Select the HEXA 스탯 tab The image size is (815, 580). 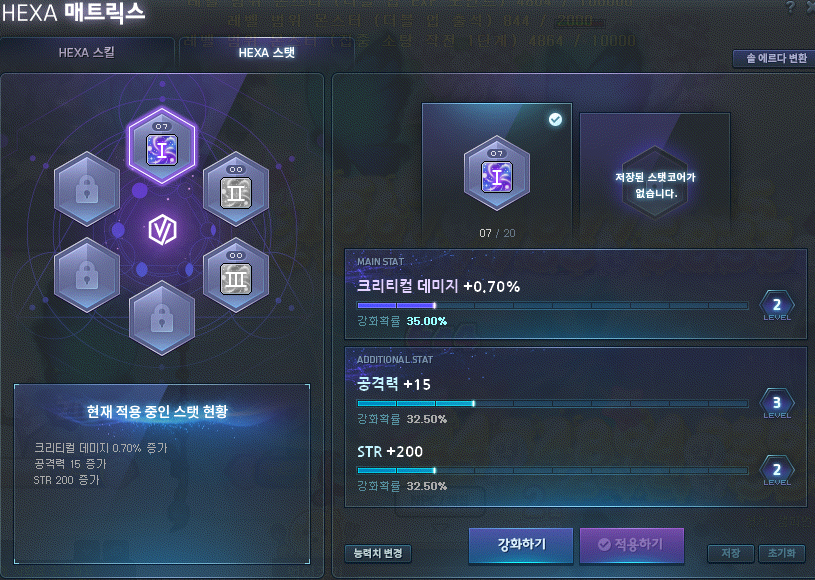[x=267, y=52]
